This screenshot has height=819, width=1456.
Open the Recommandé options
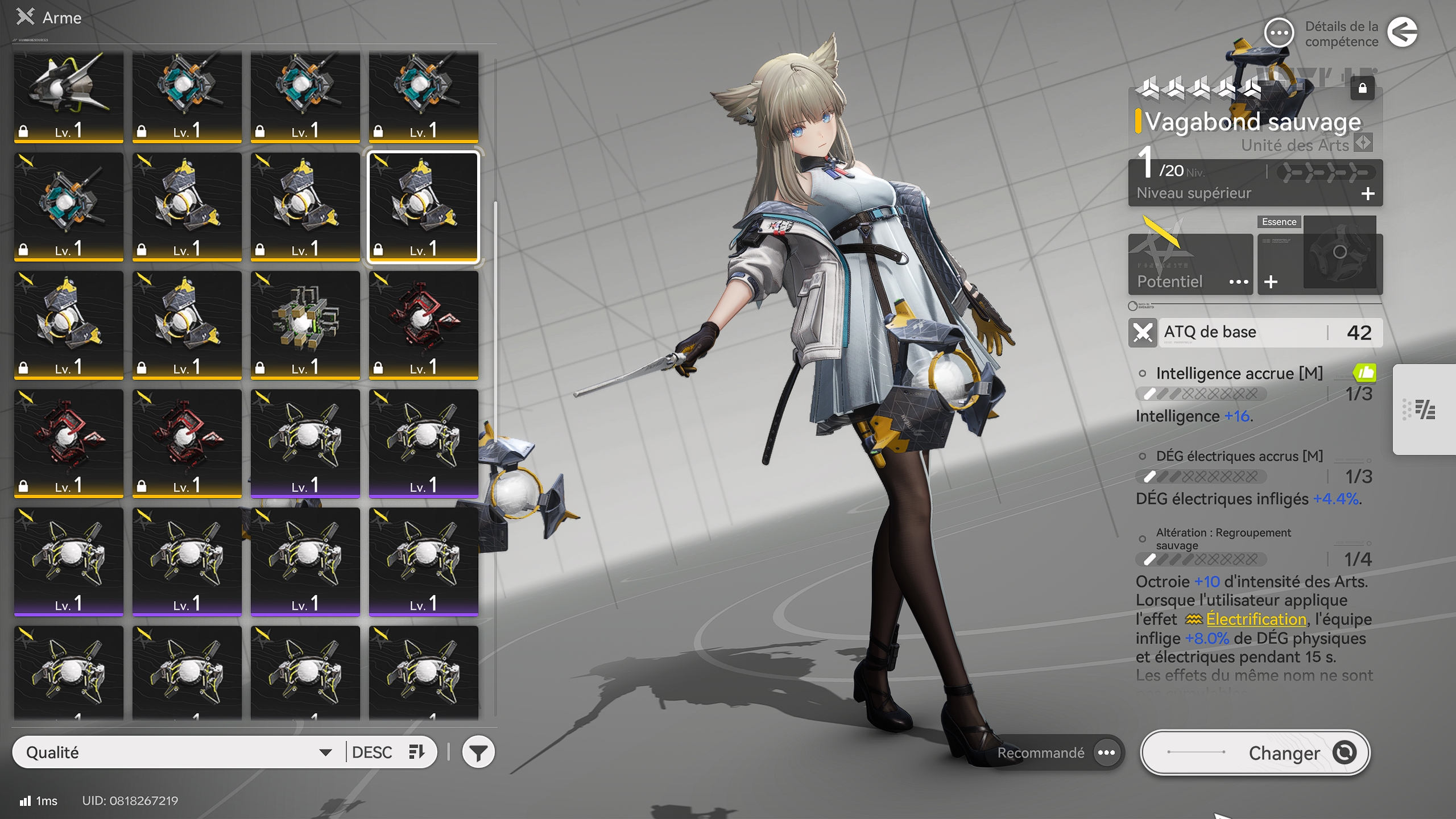point(1106,752)
